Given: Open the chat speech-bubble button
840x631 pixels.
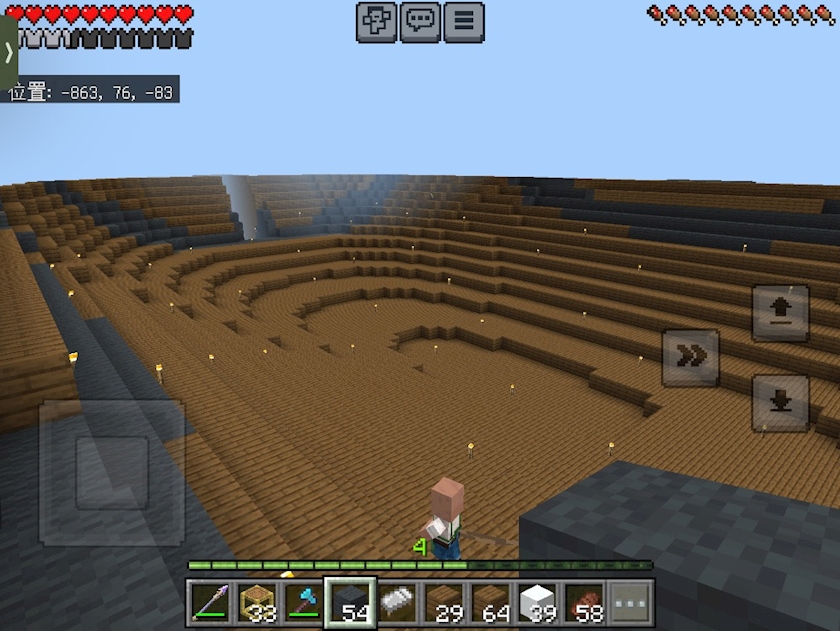Looking at the screenshot, I should tap(420, 22).
